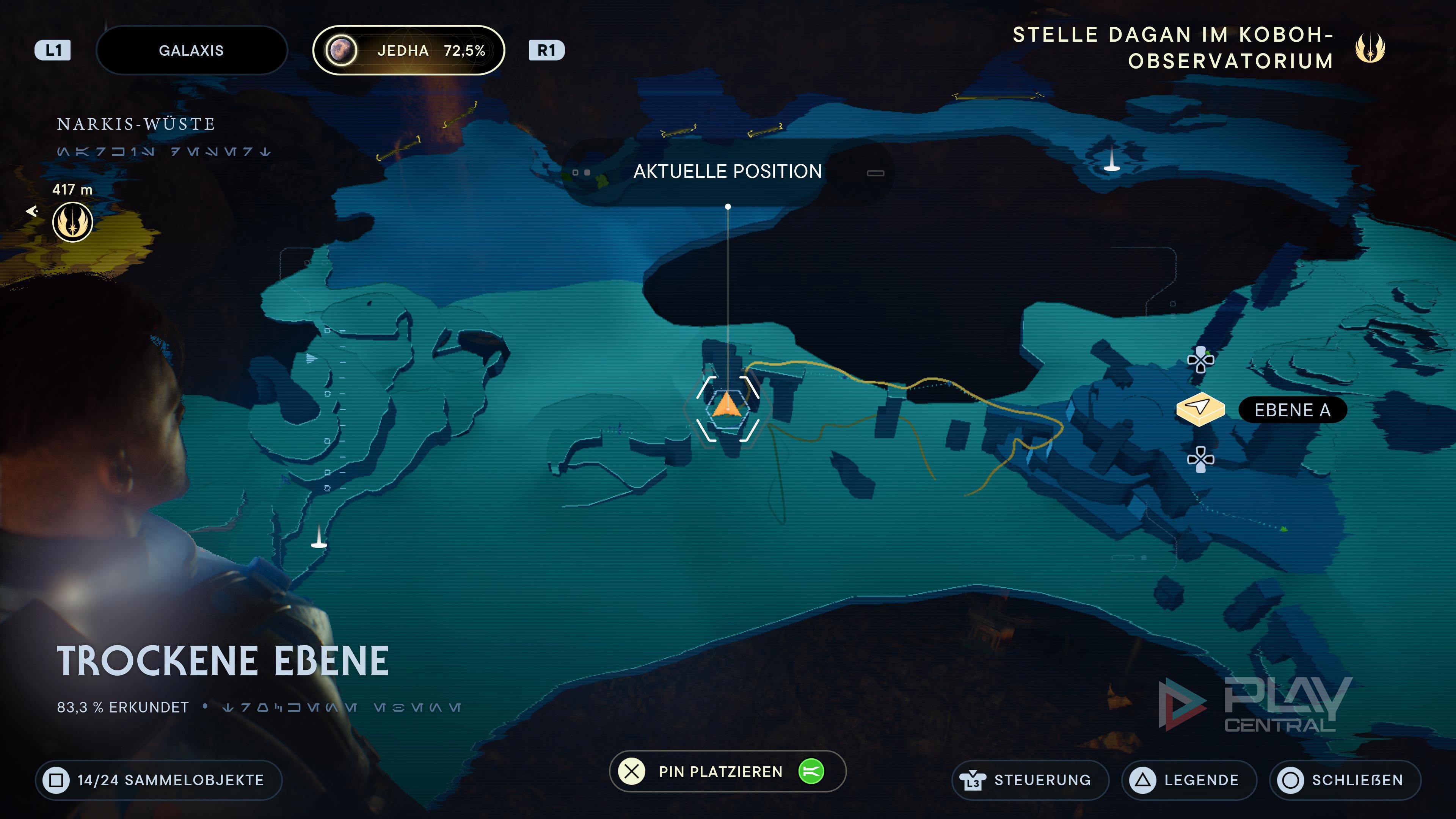Select the meditation point marker at lower left
The image size is (1456, 819).
[319, 537]
